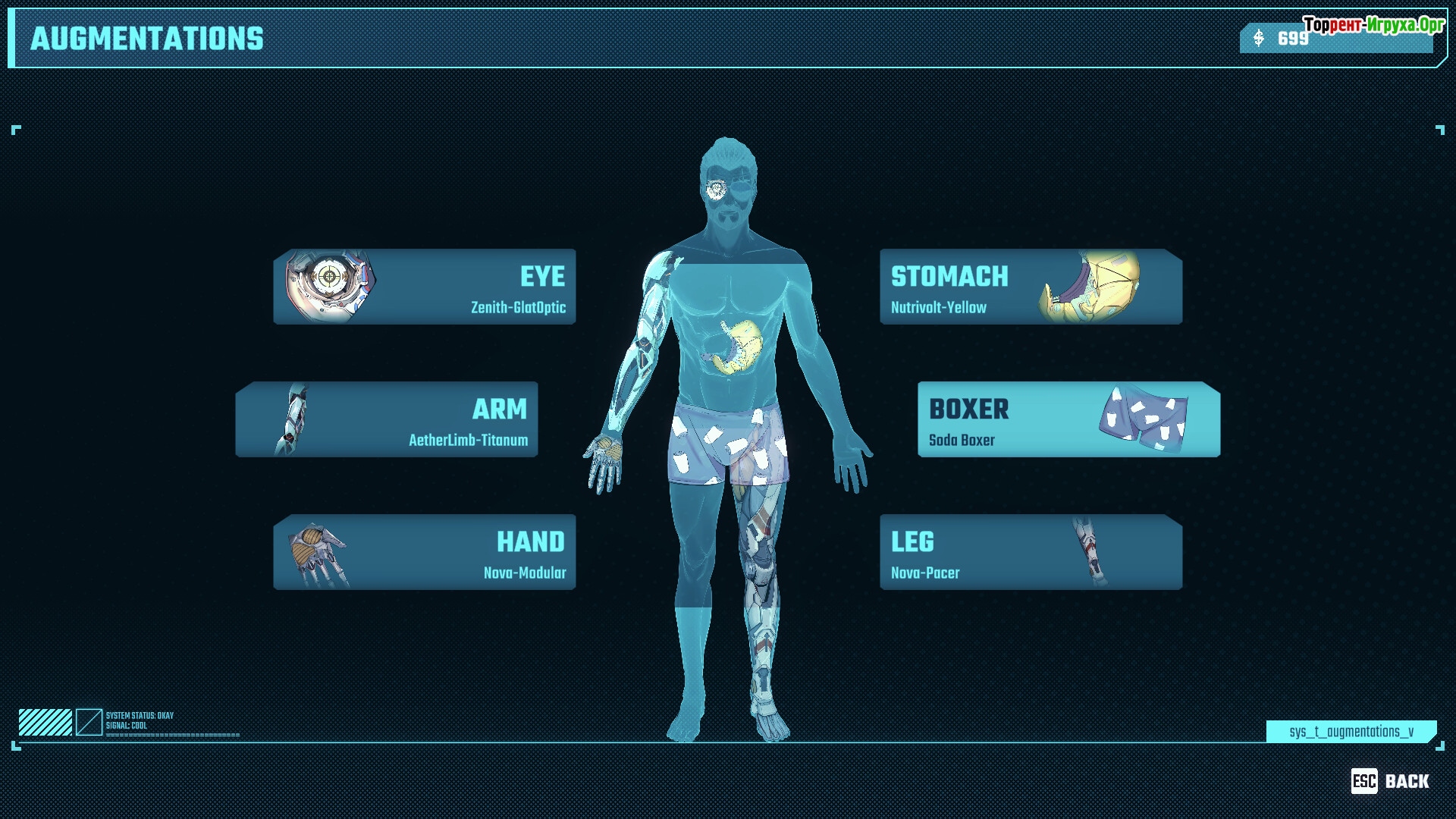Viewport: 1456px width, 819px height.
Task: Open the BOXER Soda Boxer slot
Action: pos(1068,419)
